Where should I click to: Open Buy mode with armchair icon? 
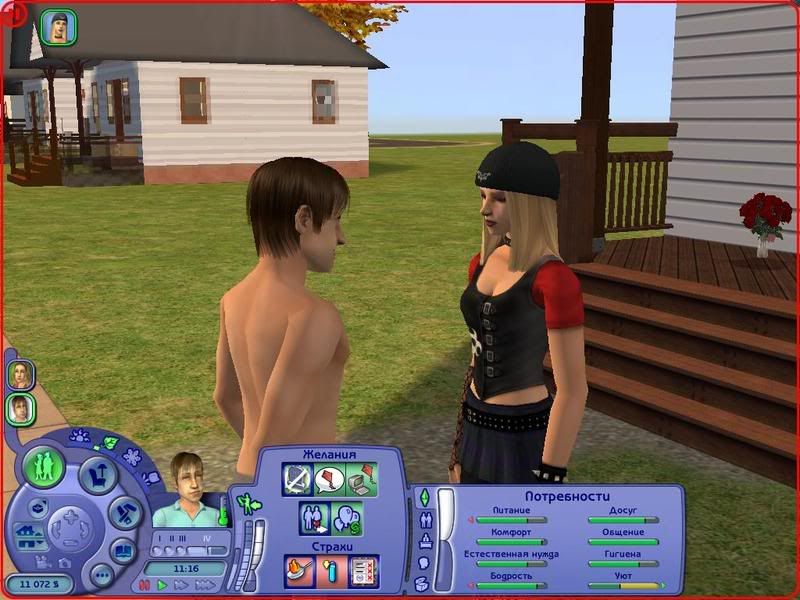pyautogui.click(x=98, y=474)
